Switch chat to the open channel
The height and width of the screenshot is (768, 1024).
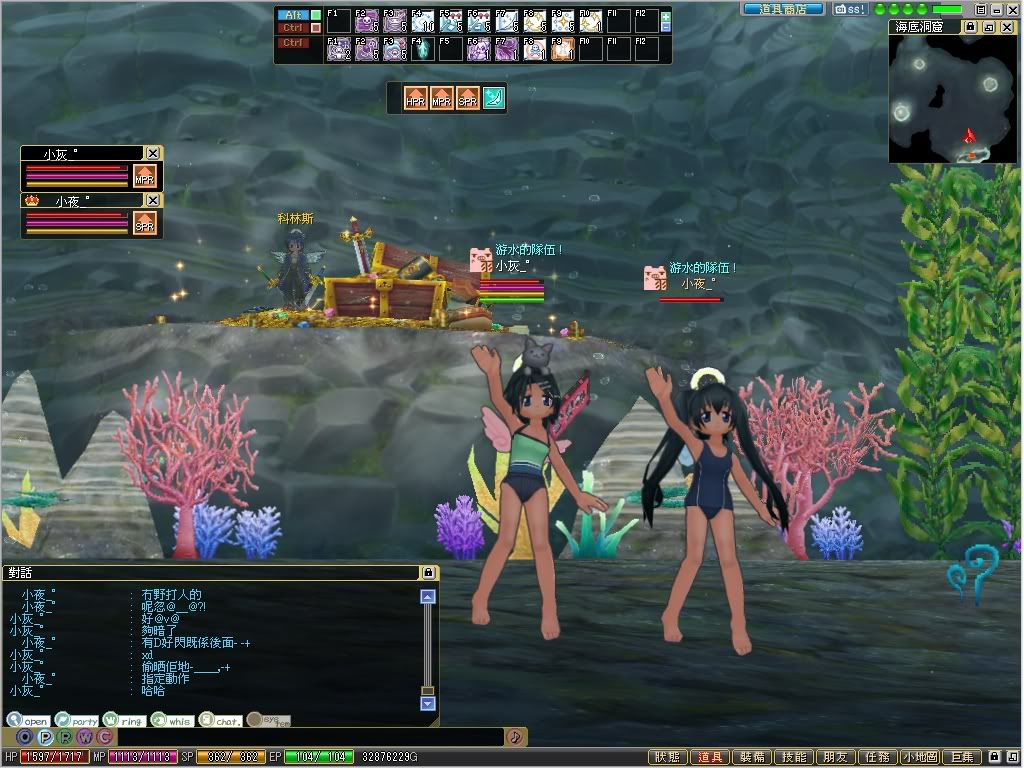click(x=29, y=720)
